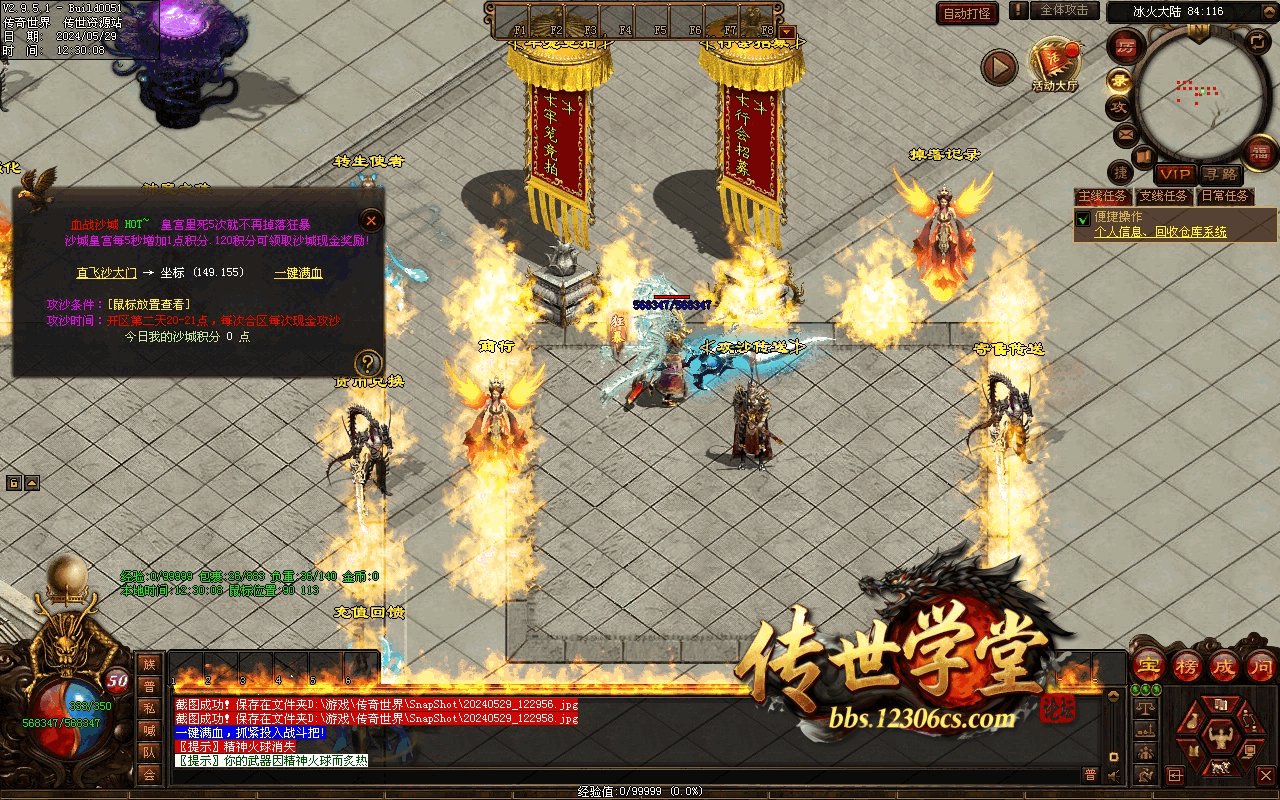Open the 榜 rankings button
Image resolution: width=1280 pixels, height=800 pixels.
(1187, 665)
